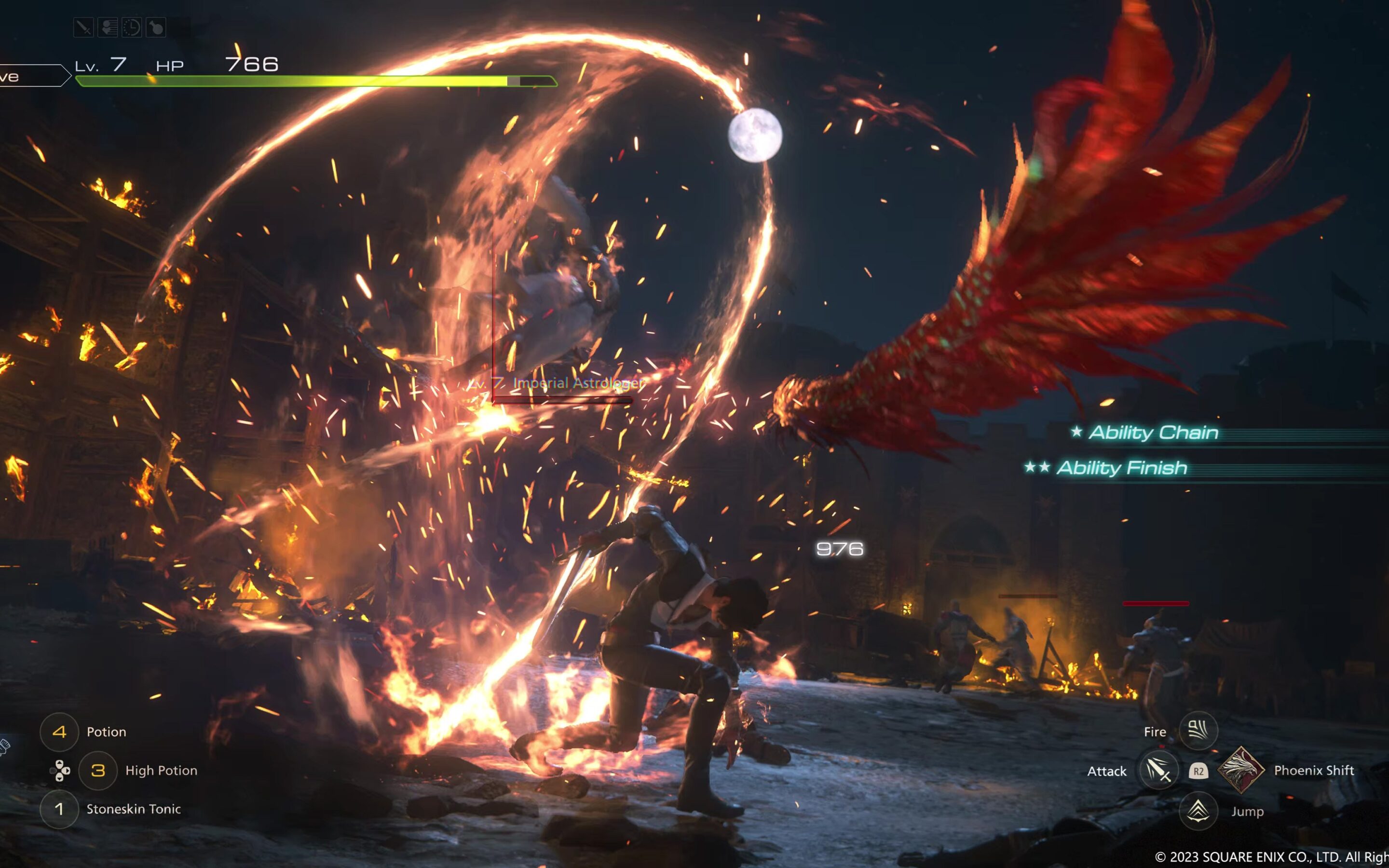Click the sword status icon above the HP bar
Screen dimensions: 1389x868
point(84,27)
